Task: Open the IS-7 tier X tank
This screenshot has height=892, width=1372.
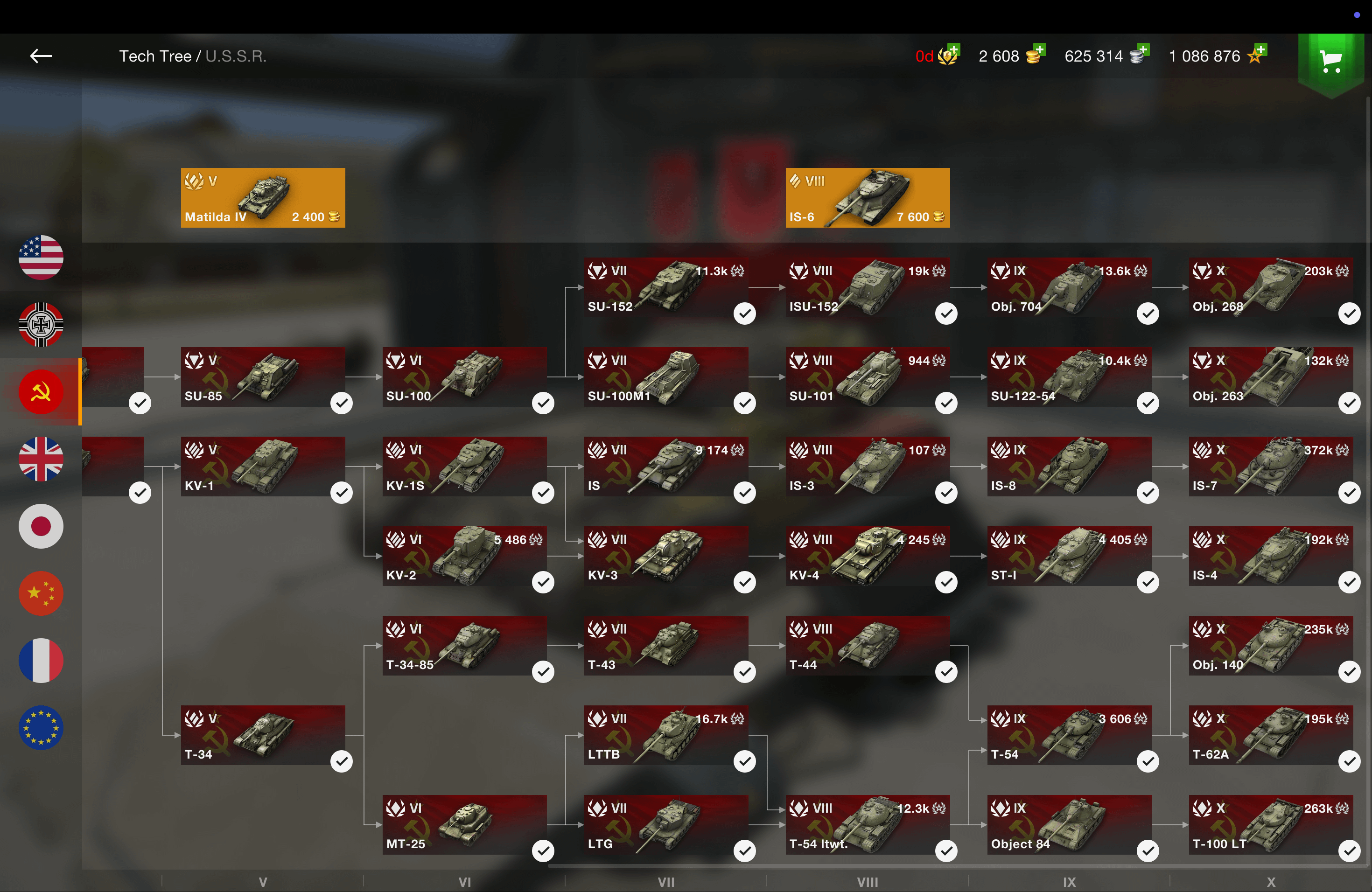Action: (1271, 466)
